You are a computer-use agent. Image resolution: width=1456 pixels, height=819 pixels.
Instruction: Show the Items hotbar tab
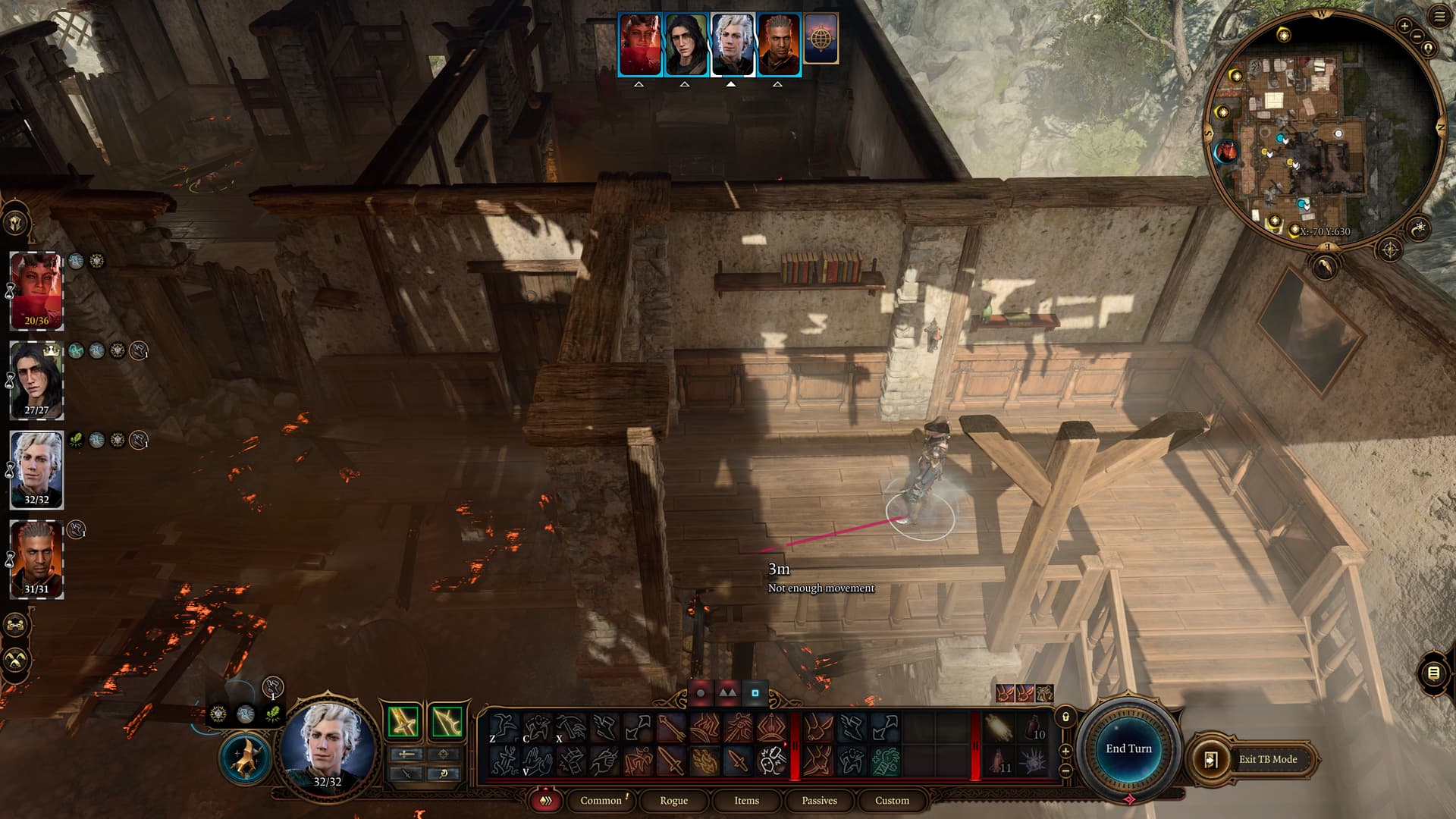746,800
